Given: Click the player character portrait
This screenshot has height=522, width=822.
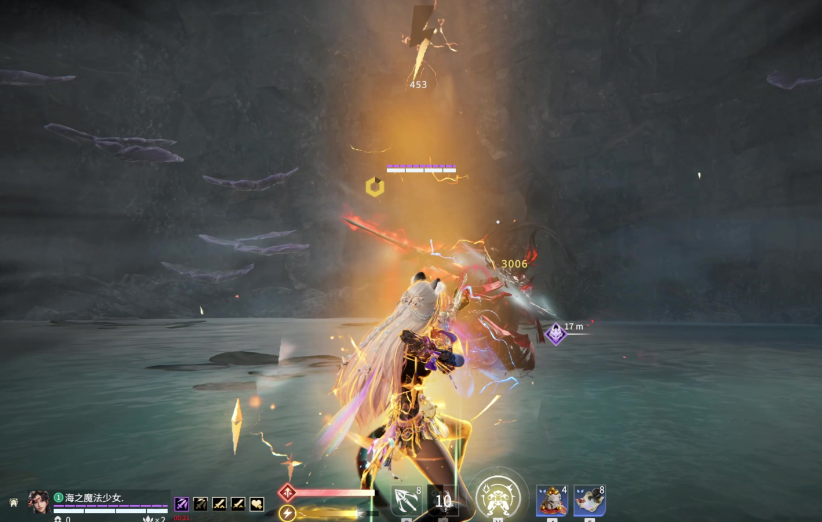Looking at the screenshot, I should click(x=39, y=502).
